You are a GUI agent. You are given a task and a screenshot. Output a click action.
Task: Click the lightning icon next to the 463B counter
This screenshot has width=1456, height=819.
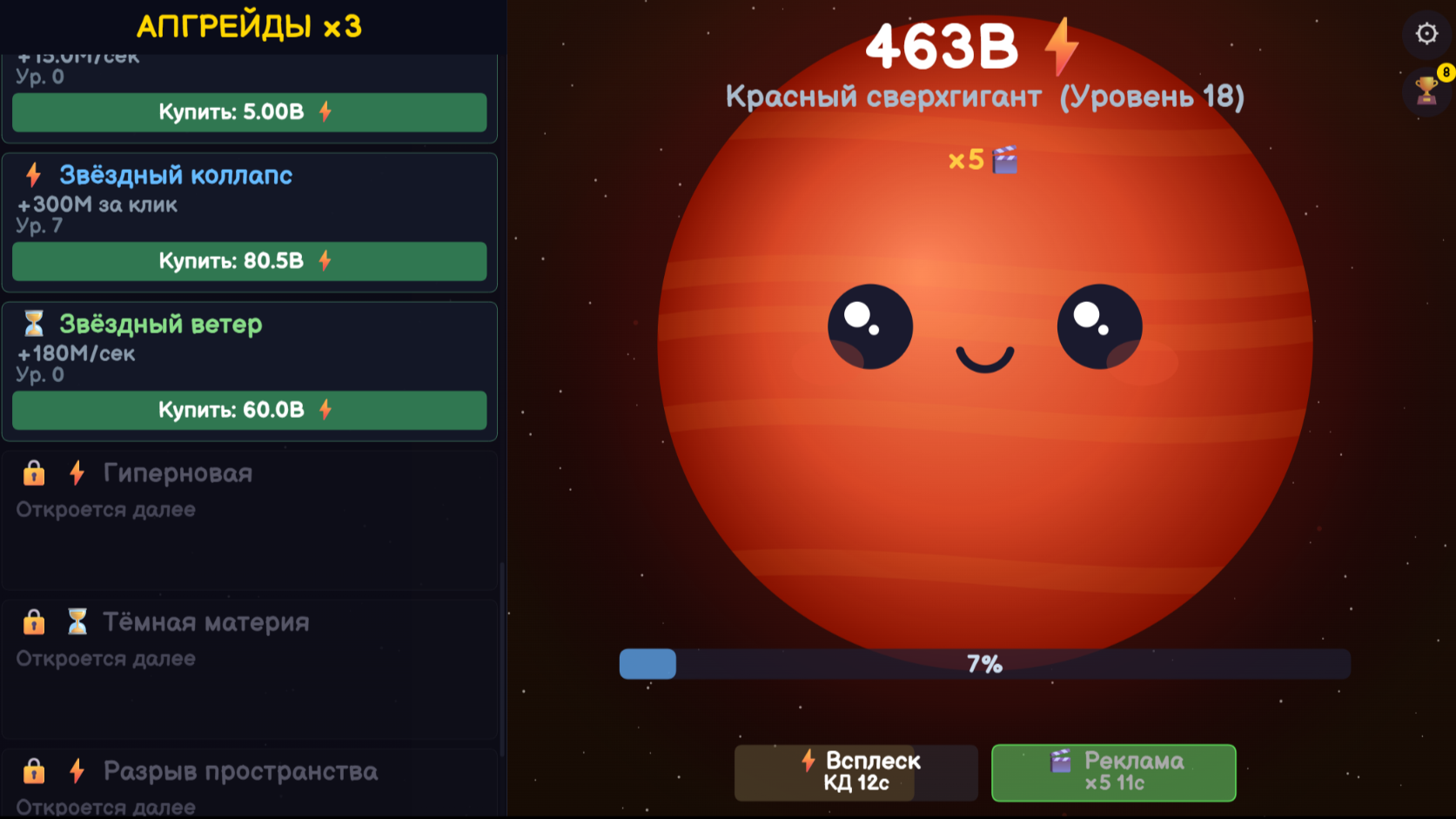pyautogui.click(x=1063, y=48)
